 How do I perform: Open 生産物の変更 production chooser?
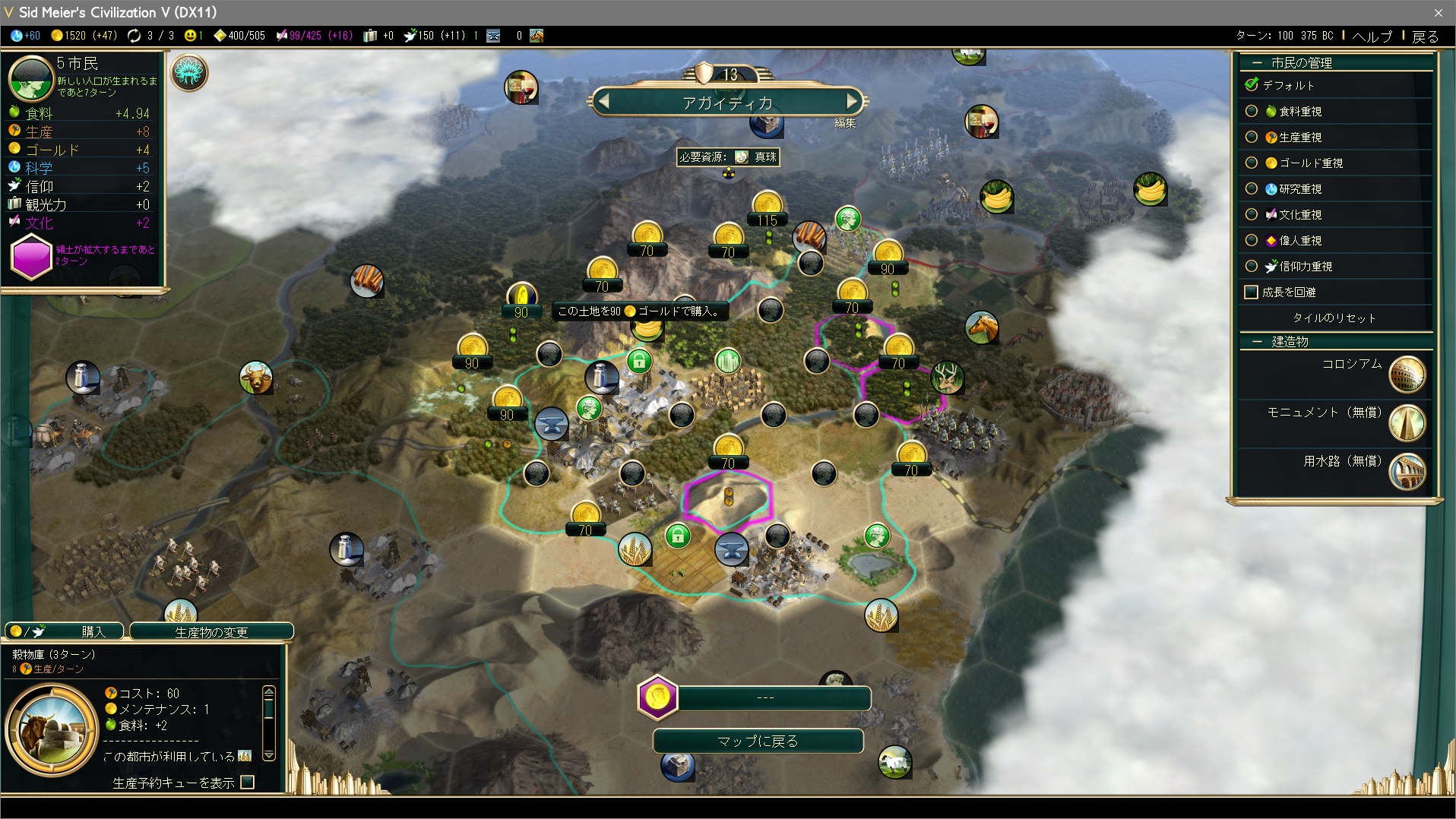[211, 632]
